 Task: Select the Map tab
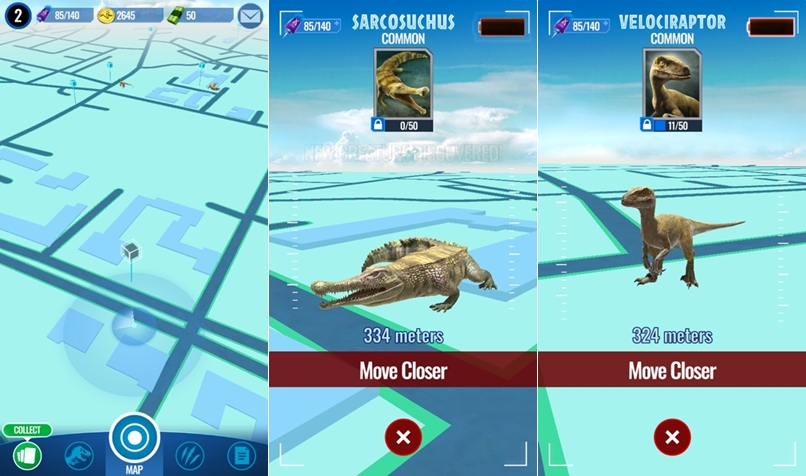(x=134, y=439)
